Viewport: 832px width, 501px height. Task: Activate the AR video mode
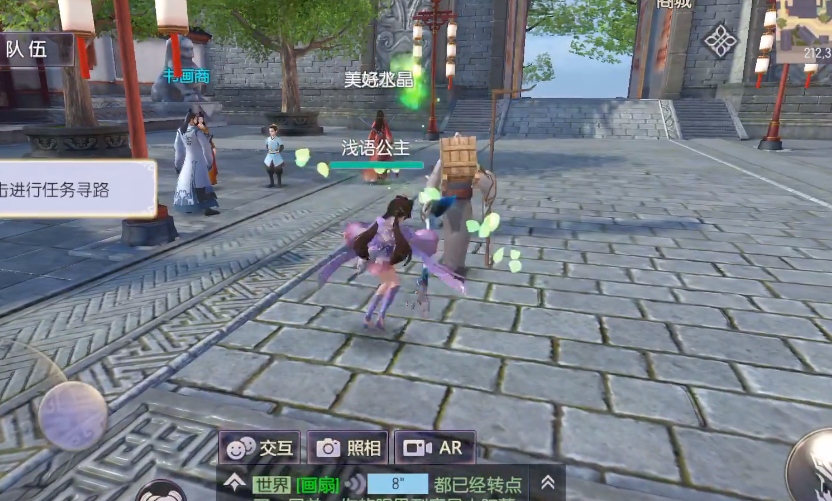[434, 448]
